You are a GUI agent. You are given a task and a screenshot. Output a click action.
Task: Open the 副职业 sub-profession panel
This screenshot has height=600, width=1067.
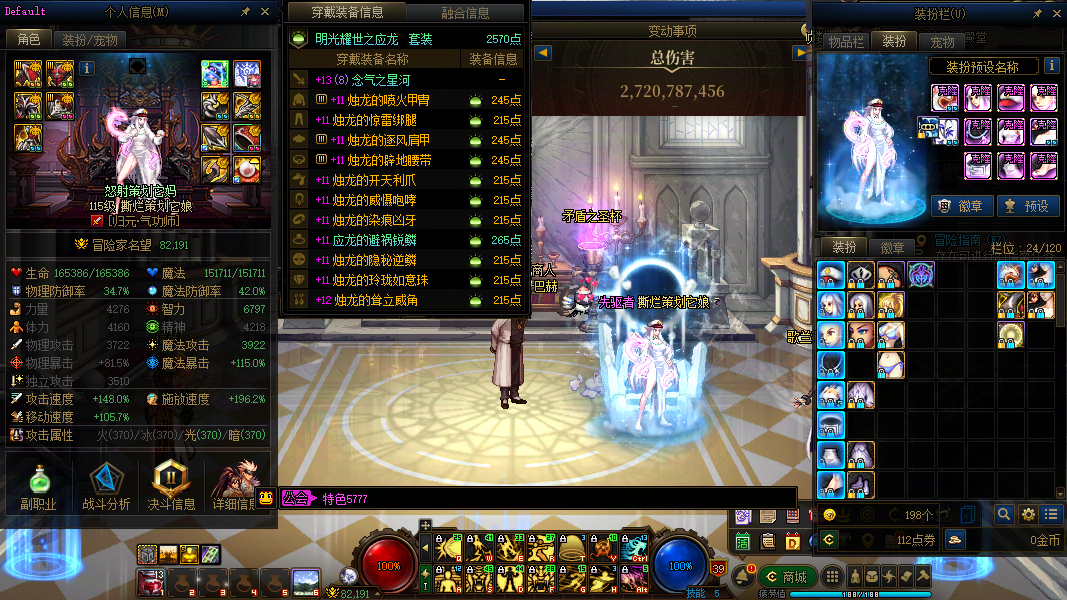[x=38, y=486]
